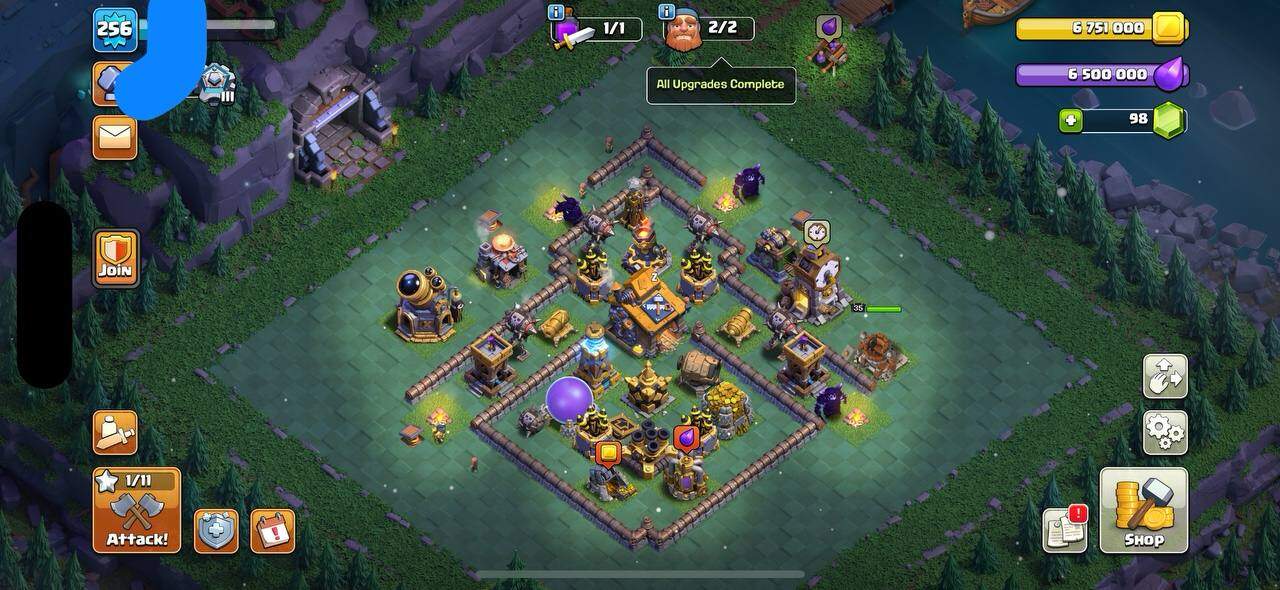Open the layout editor hand-and-arrows button
Viewport: 1280px width, 590px height.
(1165, 376)
